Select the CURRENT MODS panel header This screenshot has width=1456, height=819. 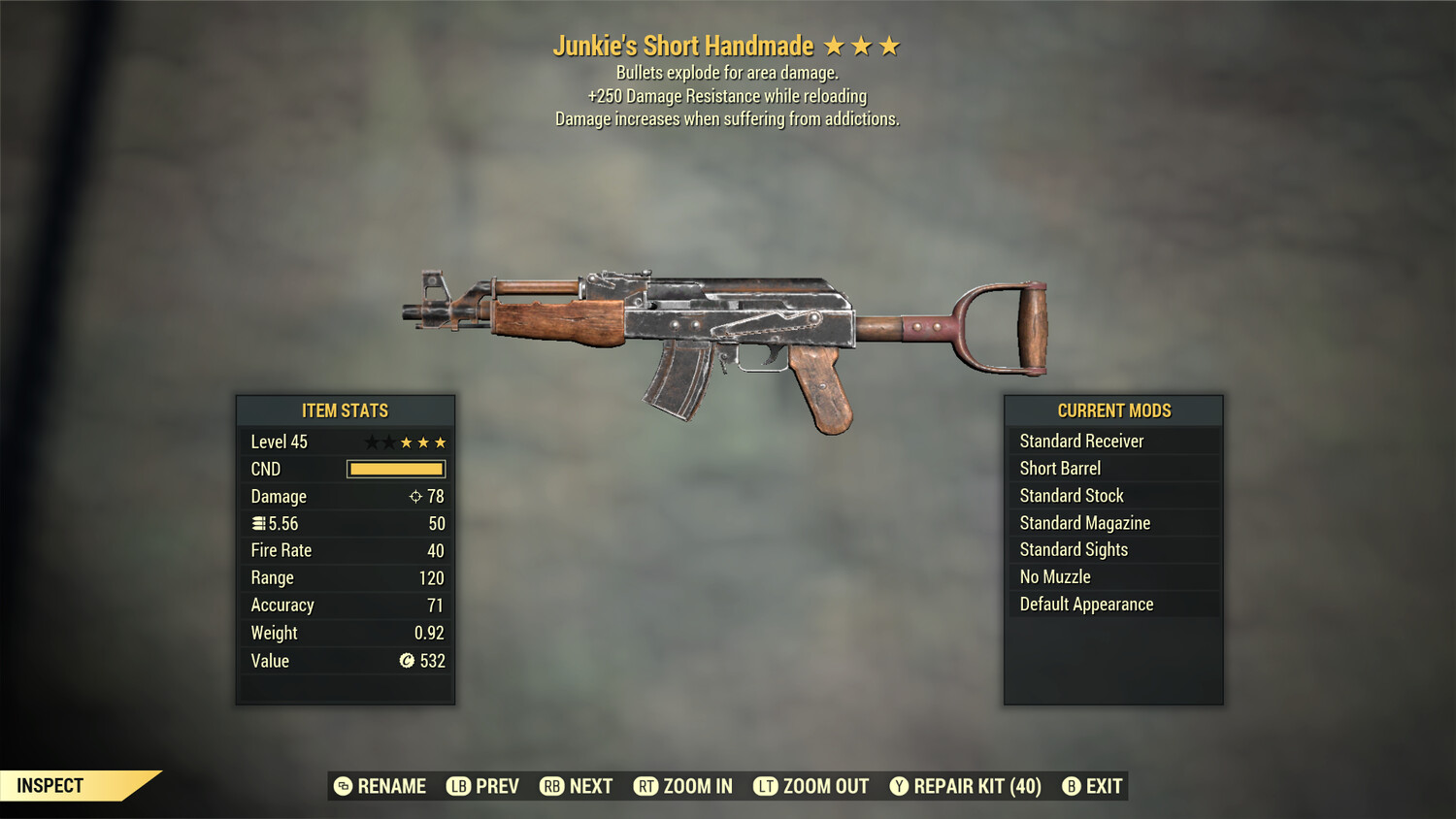[1112, 410]
